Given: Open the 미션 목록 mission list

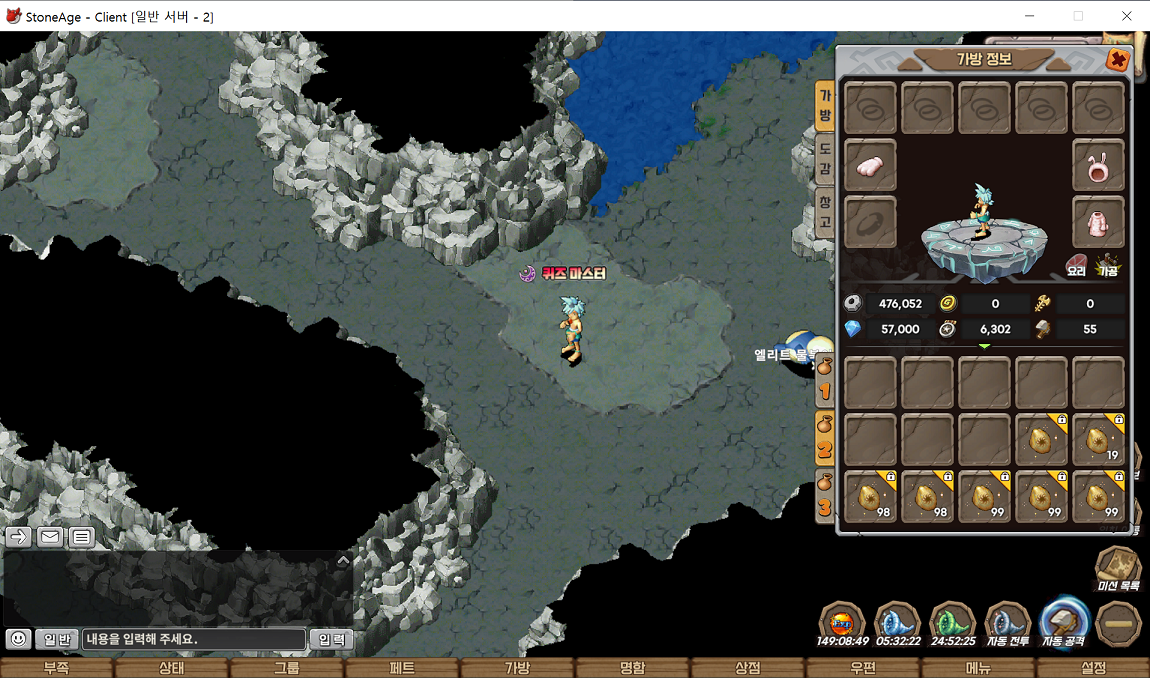Looking at the screenshot, I should pos(1118,570).
